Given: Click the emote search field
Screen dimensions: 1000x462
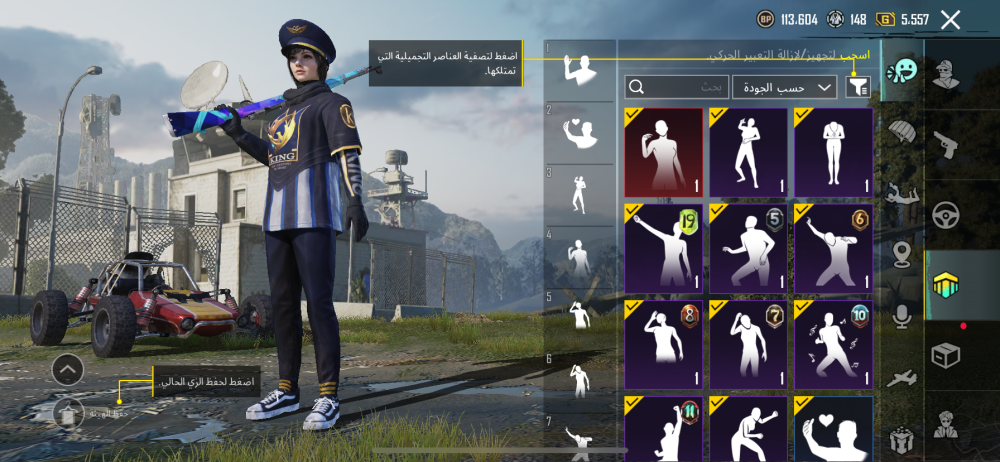Looking at the screenshot, I should click(677, 88).
